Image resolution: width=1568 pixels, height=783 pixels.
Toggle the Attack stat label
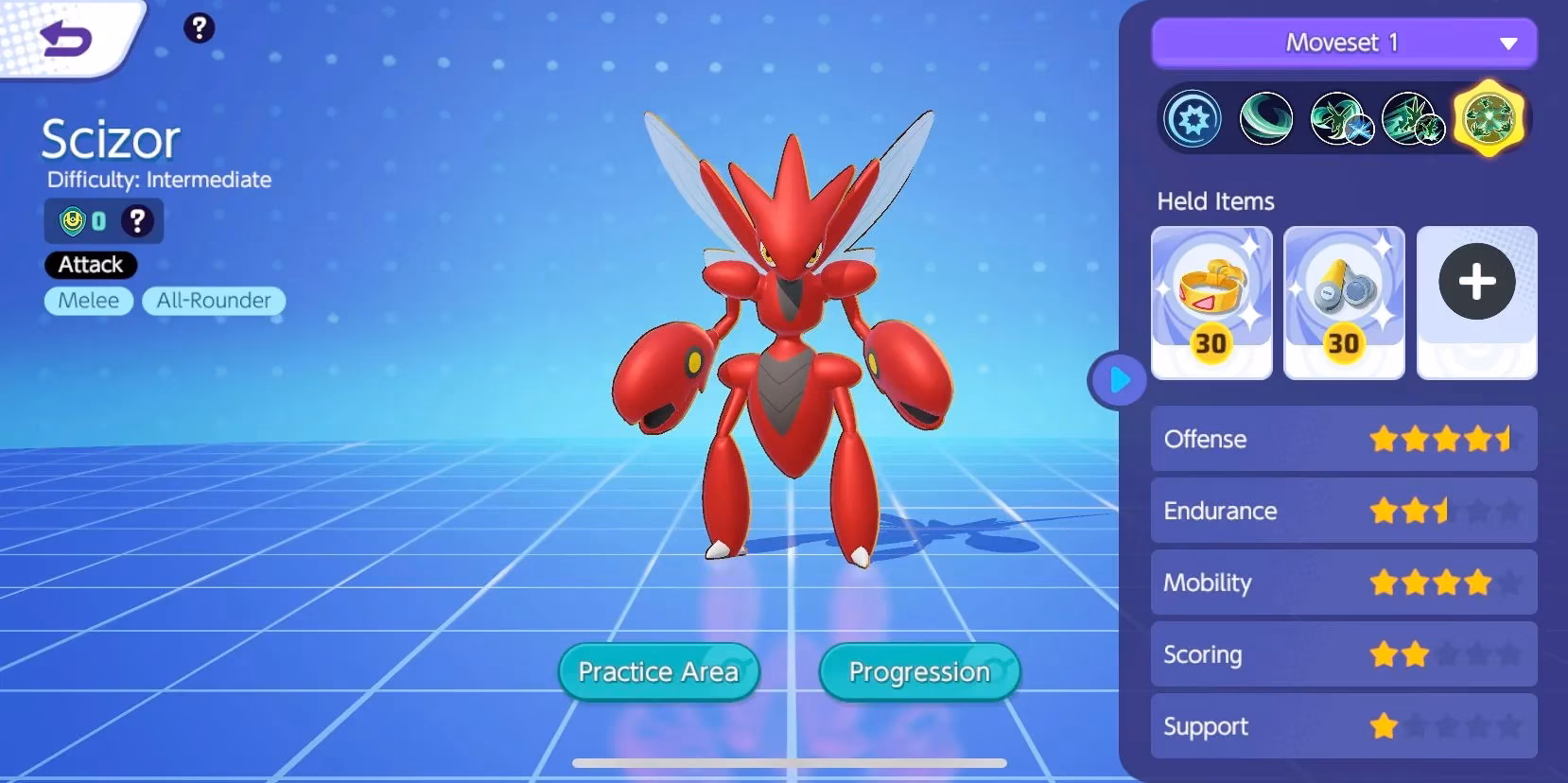point(90,265)
